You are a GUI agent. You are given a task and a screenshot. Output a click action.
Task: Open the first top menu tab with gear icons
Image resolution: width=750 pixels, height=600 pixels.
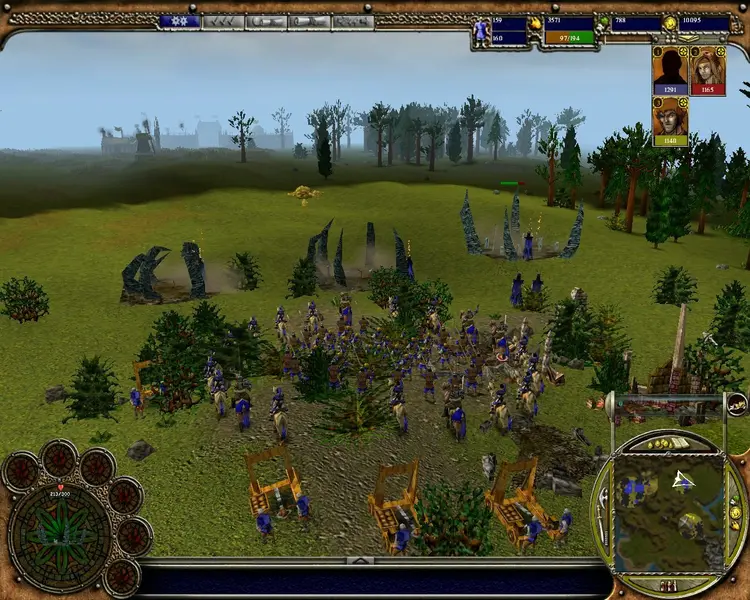click(x=180, y=21)
